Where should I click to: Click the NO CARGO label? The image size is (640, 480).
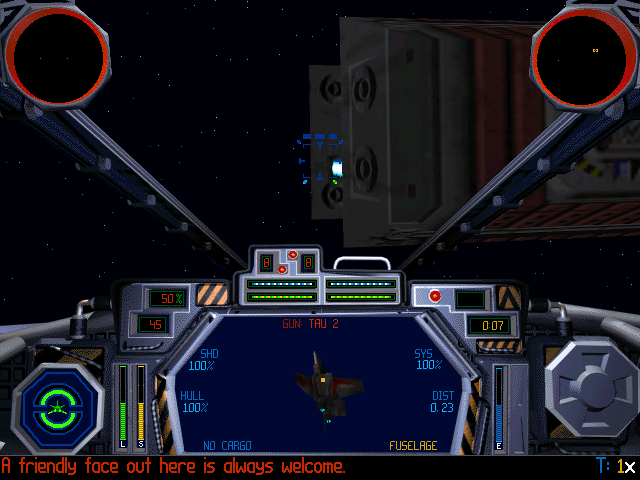pyautogui.click(x=227, y=446)
